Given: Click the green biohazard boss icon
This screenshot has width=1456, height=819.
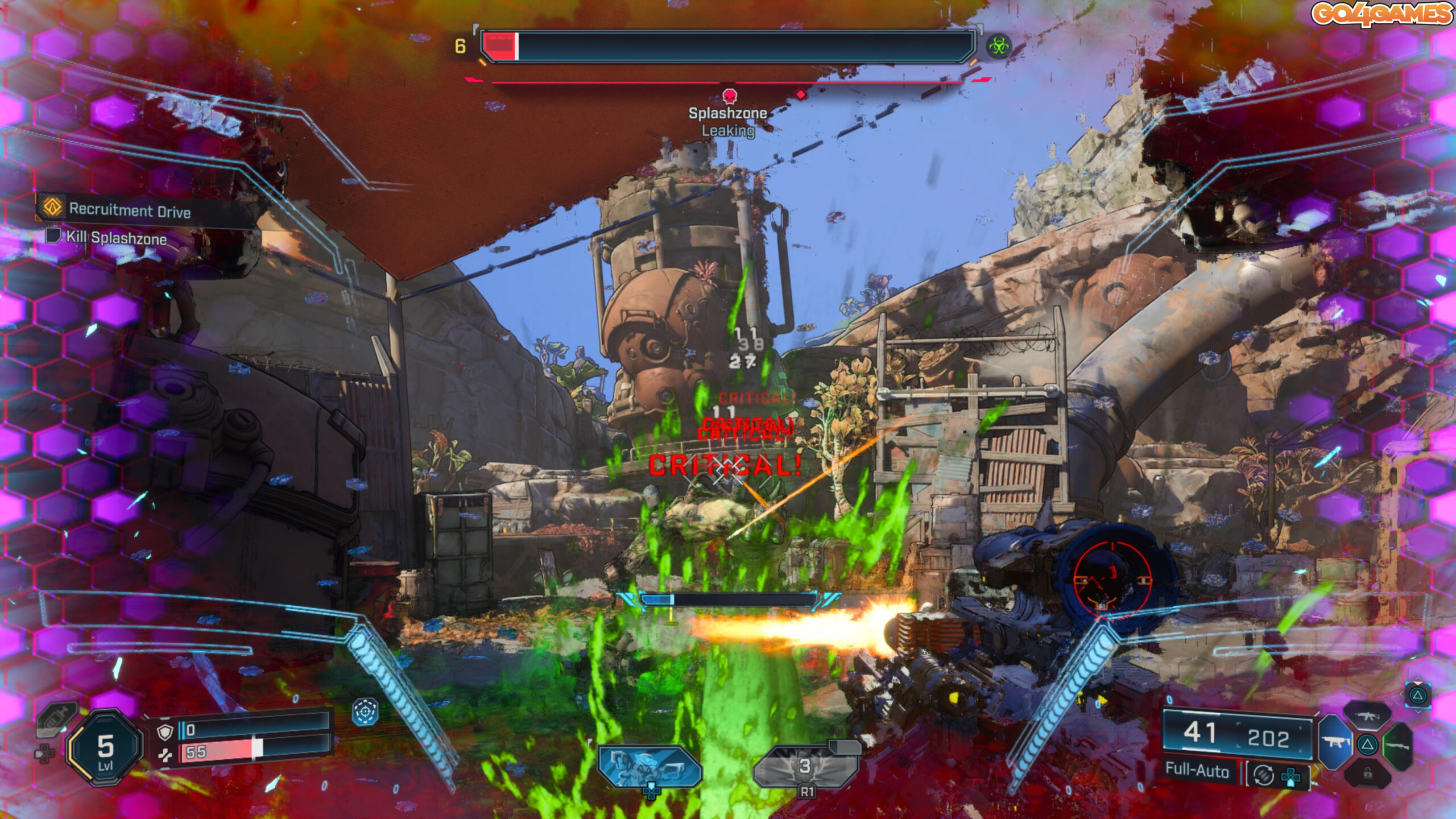Looking at the screenshot, I should click(x=998, y=45).
